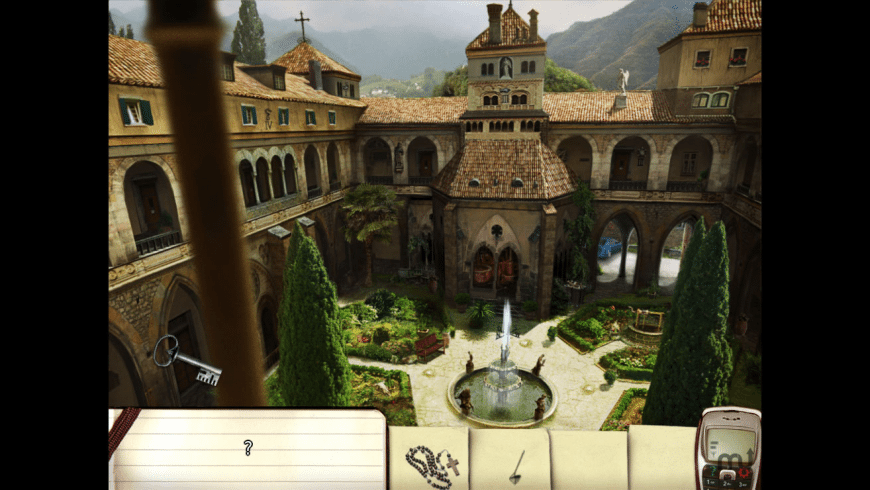Pick the small trowel from inventory
Image resolution: width=870 pixels, height=490 pixels.
click(516, 465)
